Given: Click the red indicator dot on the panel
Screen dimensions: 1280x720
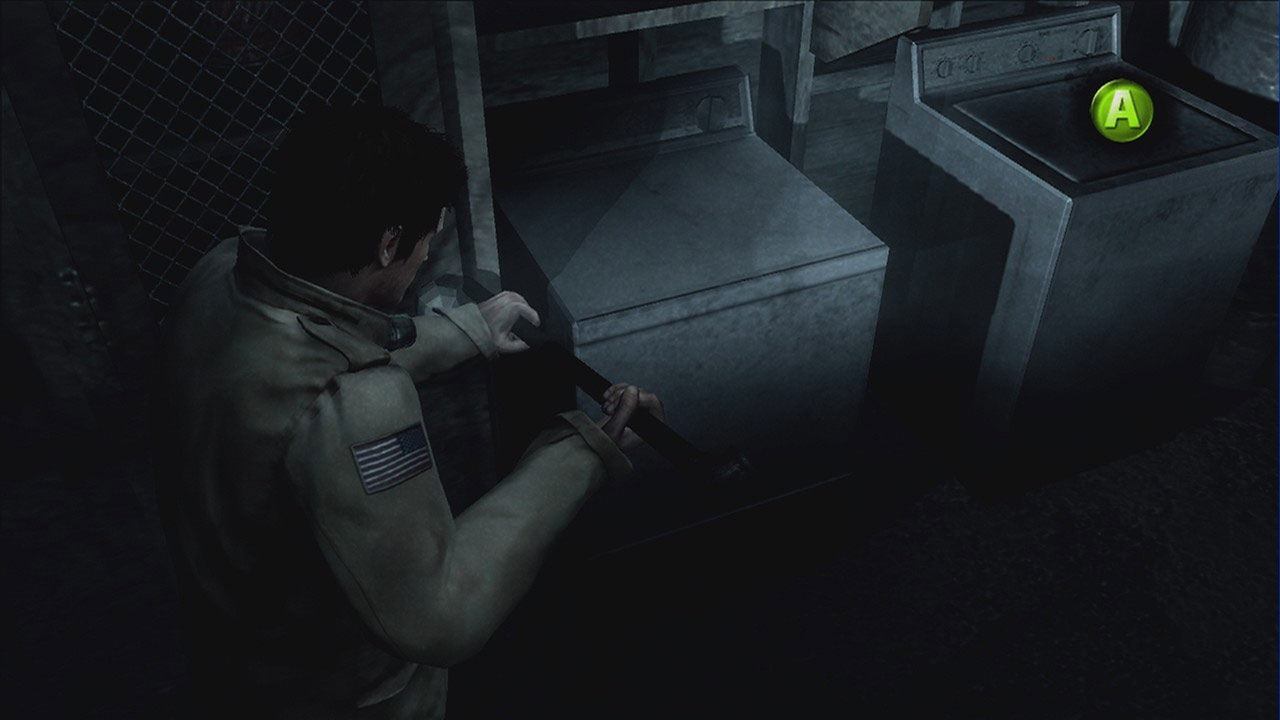Looking at the screenshot, I should [1051, 58].
